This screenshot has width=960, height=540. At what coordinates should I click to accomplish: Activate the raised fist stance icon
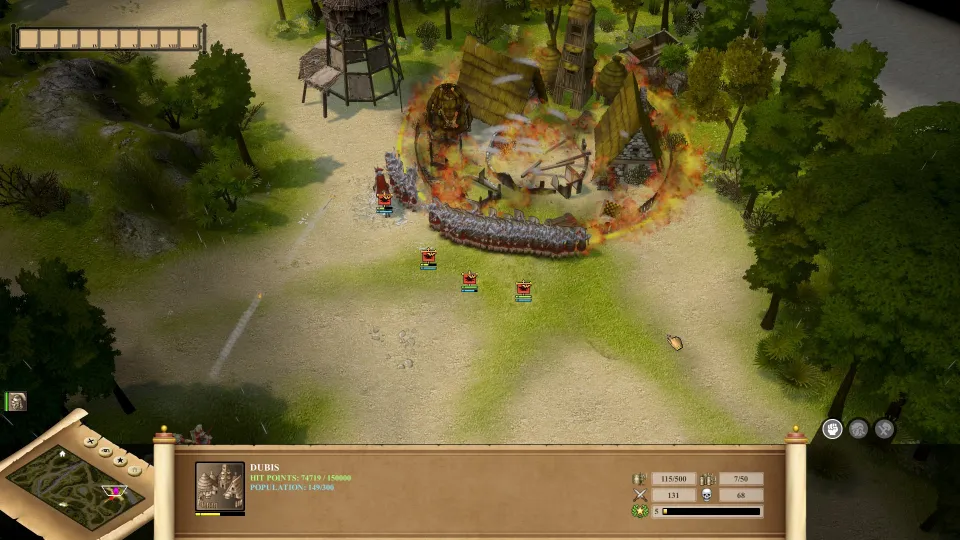[832, 429]
